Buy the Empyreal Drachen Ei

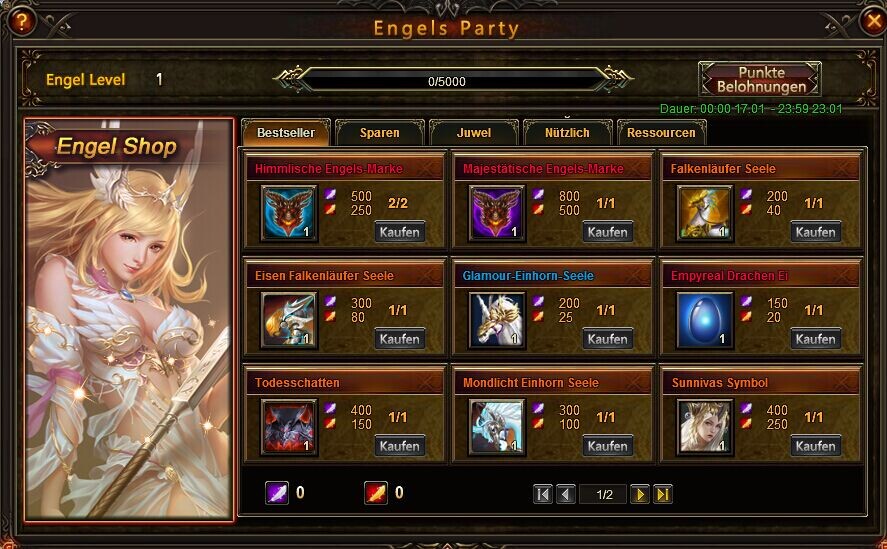(x=815, y=339)
